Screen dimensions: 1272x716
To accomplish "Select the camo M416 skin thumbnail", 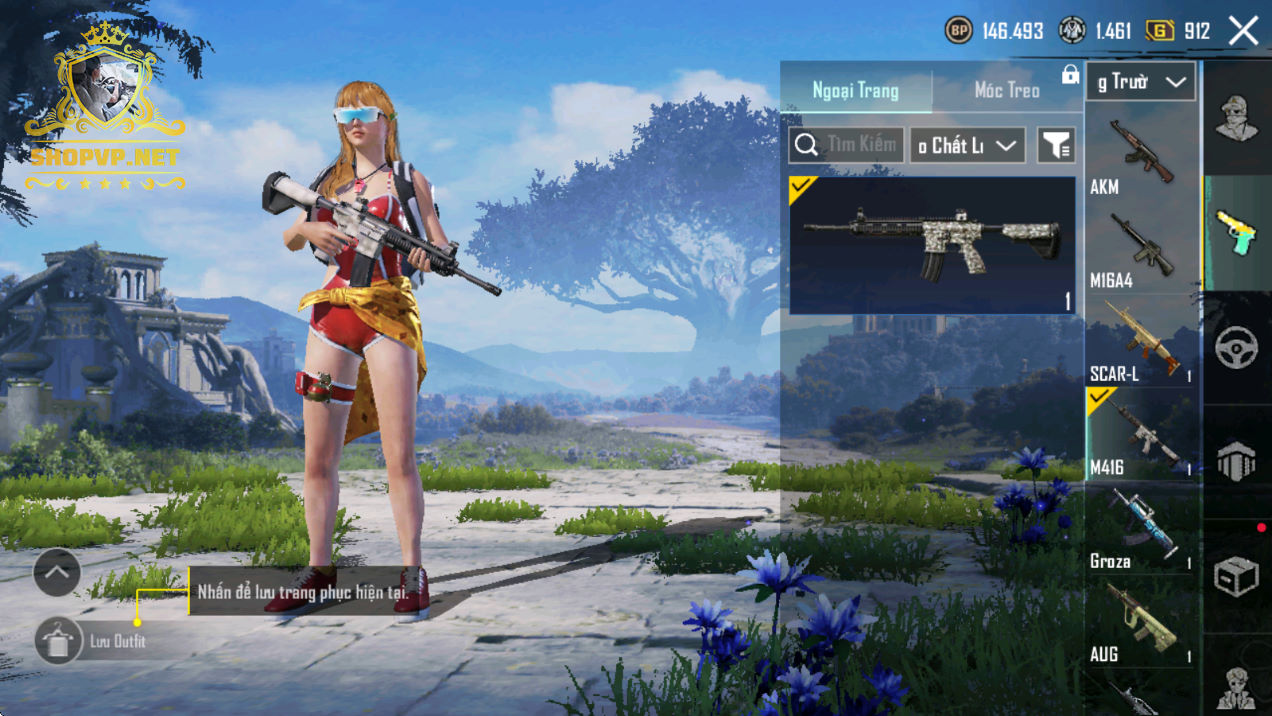I will (932, 245).
